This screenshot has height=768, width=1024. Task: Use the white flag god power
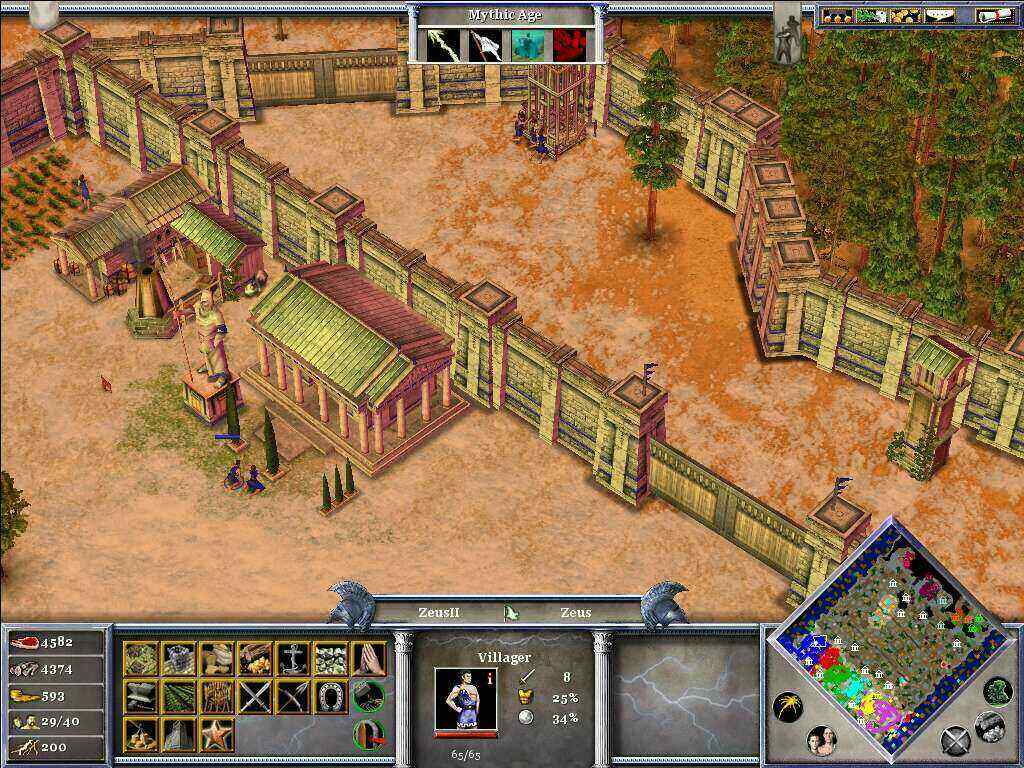(x=485, y=44)
